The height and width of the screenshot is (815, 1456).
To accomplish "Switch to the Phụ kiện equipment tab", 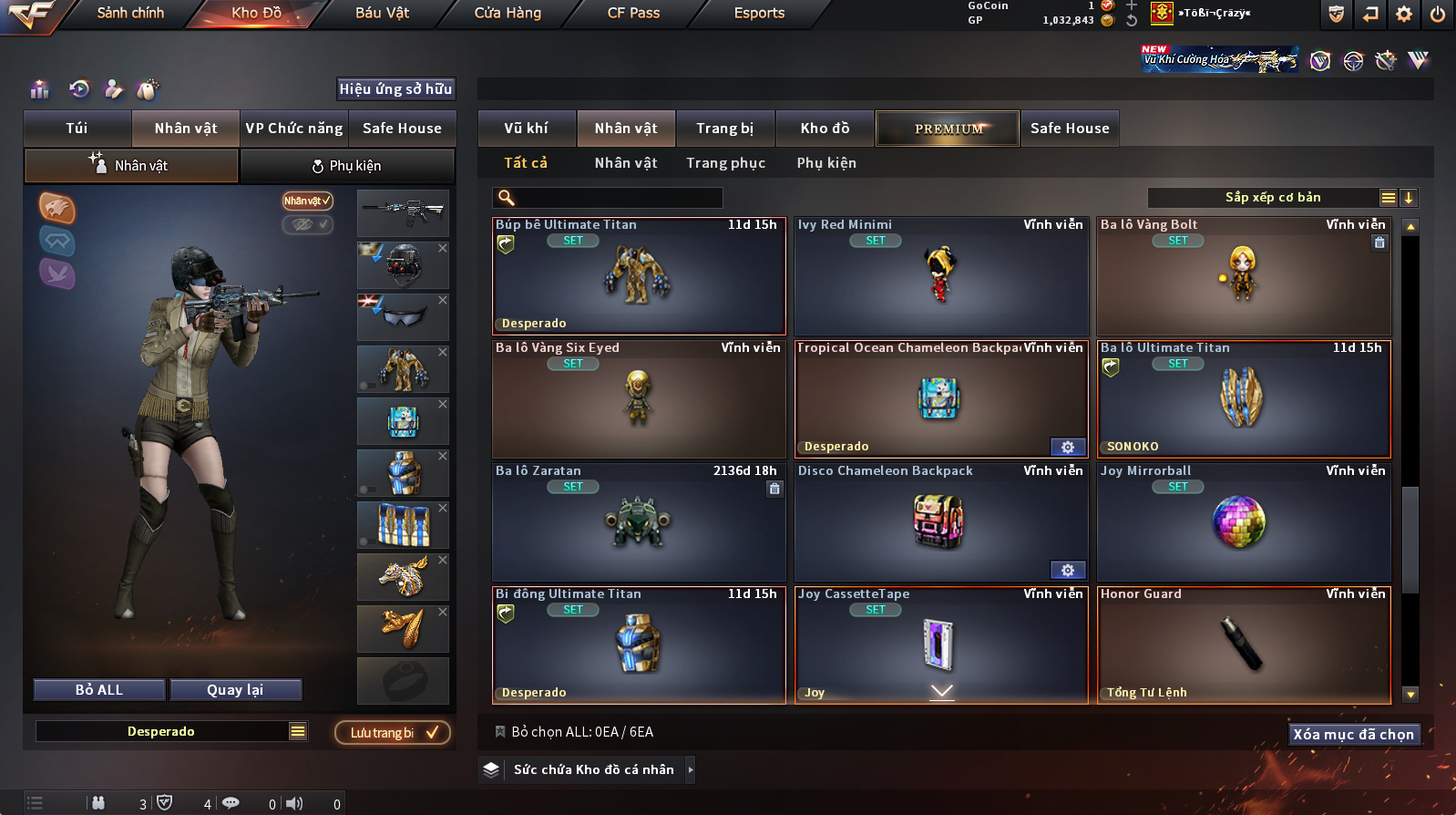I will tap(347, 166).
